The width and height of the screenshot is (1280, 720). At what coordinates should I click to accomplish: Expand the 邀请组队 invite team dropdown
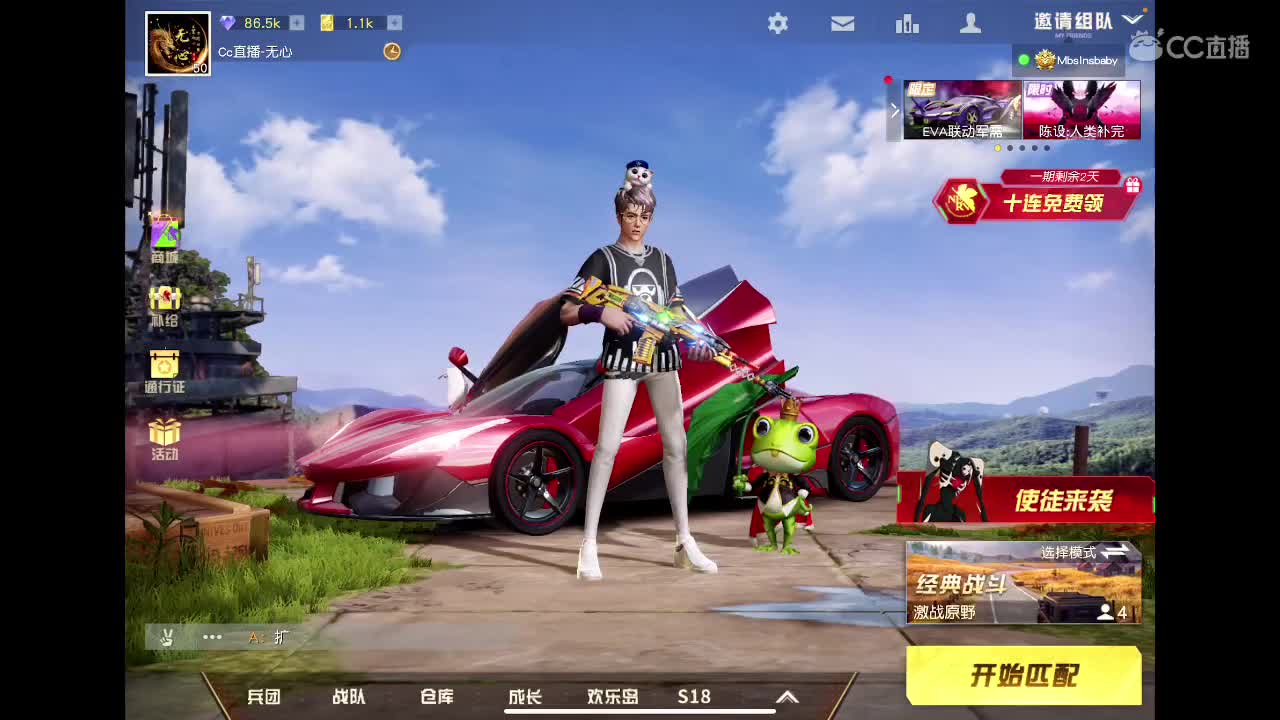click(1134, 17)
